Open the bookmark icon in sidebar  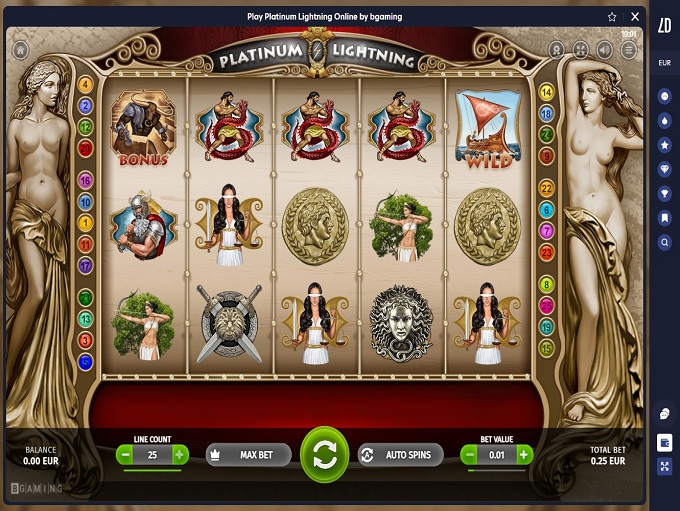click(x=665, y=218)
